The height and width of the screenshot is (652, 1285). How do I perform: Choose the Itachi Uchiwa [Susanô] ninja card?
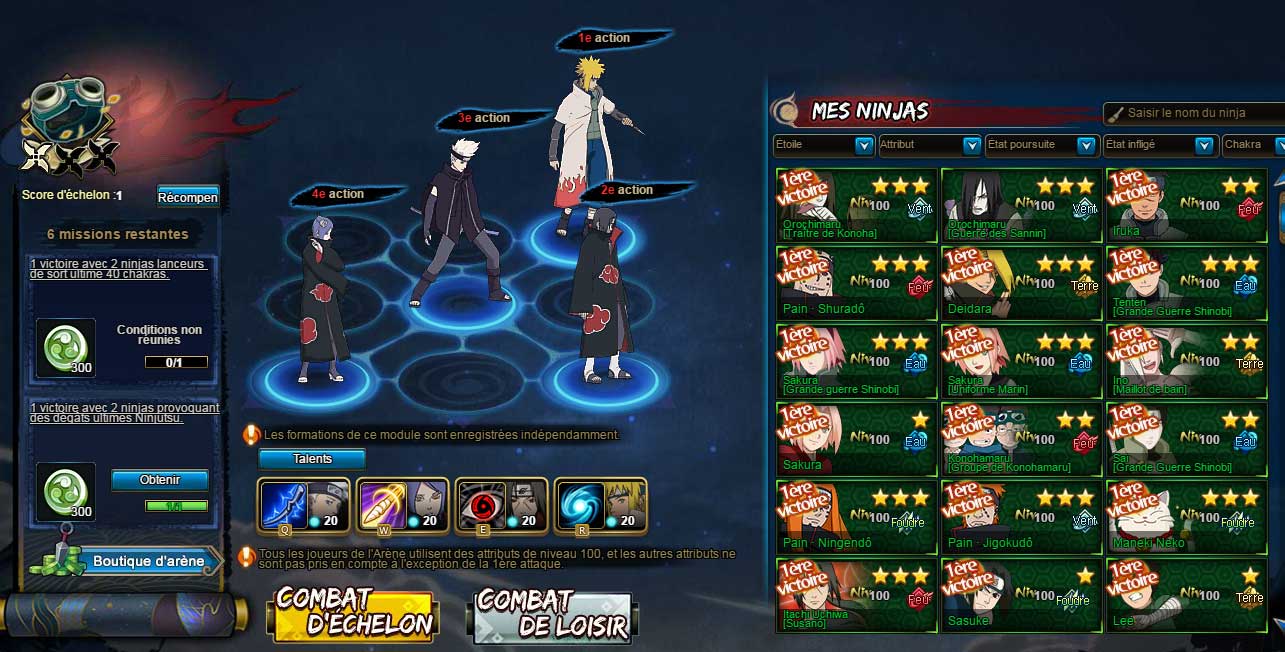point(857,596)
